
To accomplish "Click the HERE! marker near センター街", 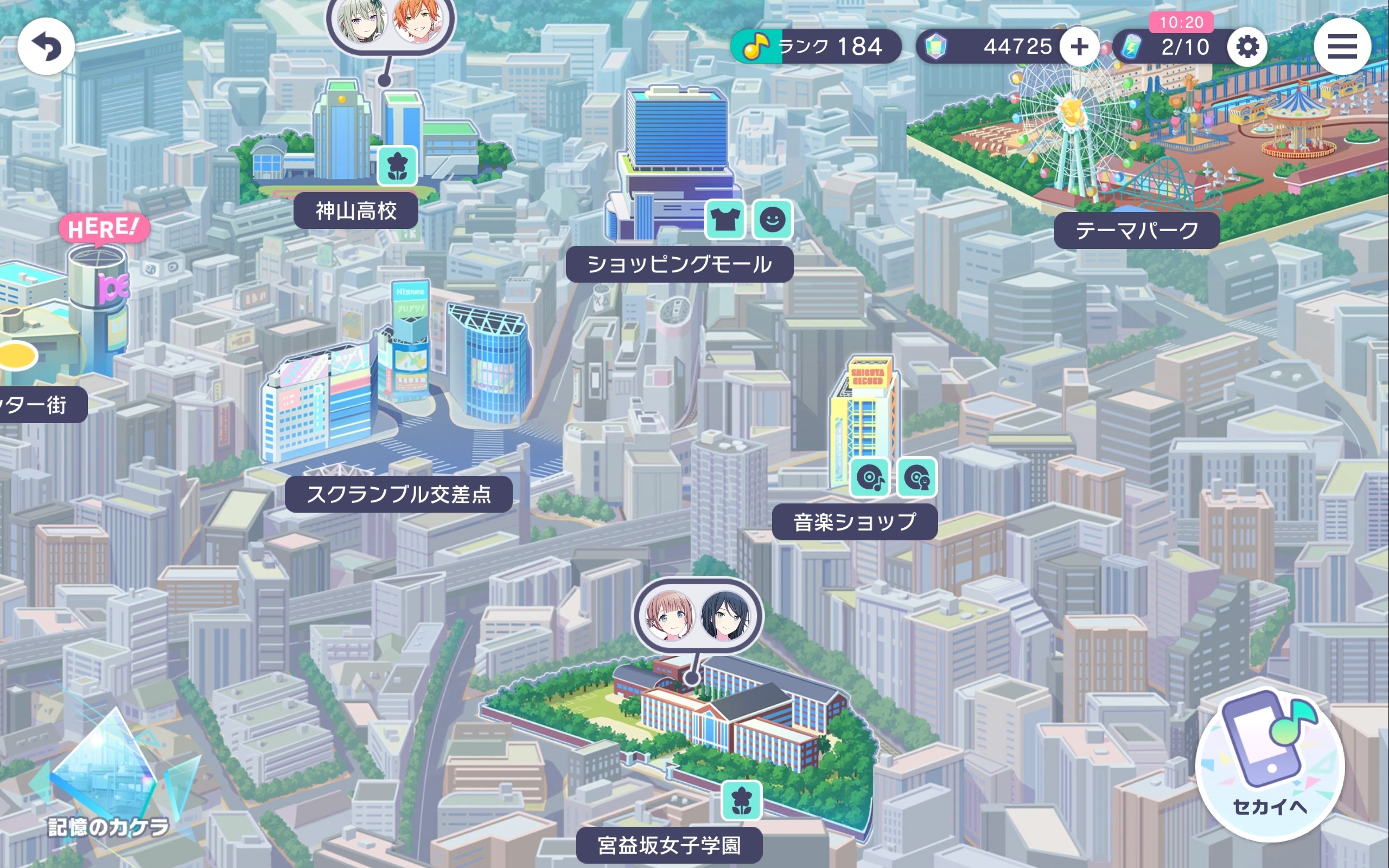I will [x=105, y=227].
